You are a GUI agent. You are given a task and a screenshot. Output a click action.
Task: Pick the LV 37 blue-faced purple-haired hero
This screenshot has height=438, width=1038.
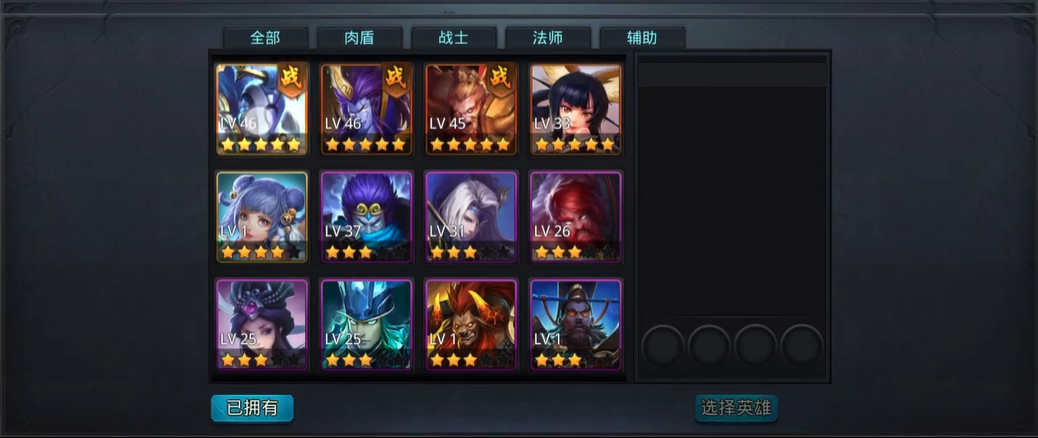pyautogui.click(x=366, y=216)
